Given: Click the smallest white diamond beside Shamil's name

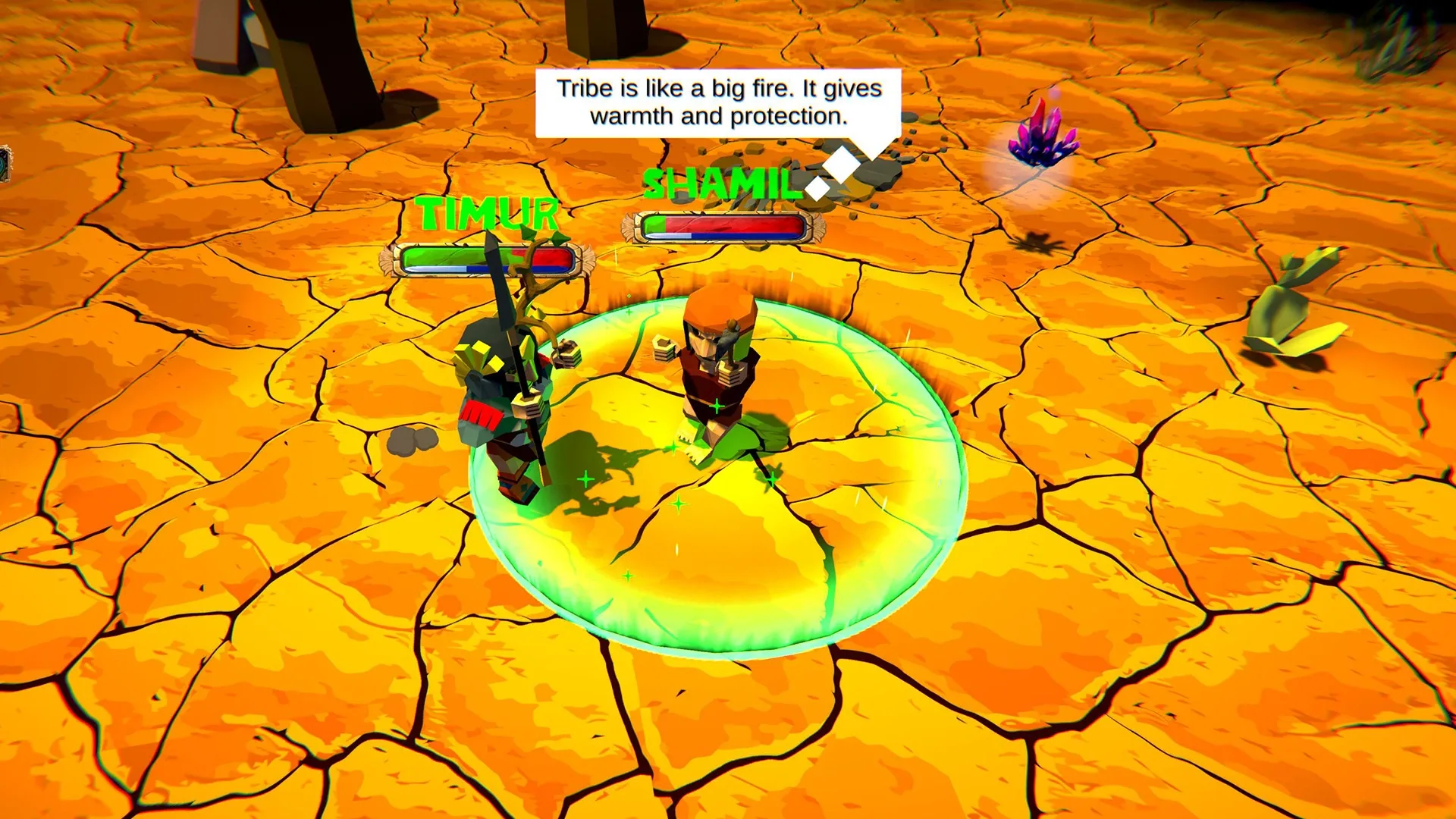Looking at the screenshot, I should point(817,190).
